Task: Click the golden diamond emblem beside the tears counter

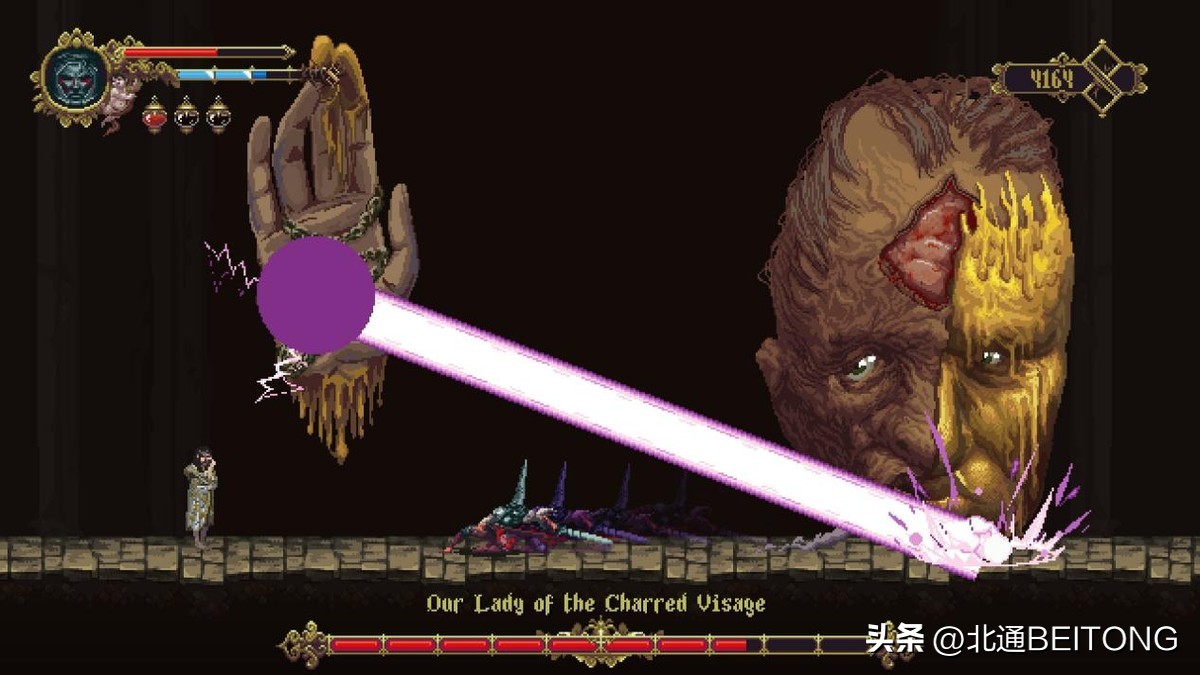Action: (x=1112, y=78)
